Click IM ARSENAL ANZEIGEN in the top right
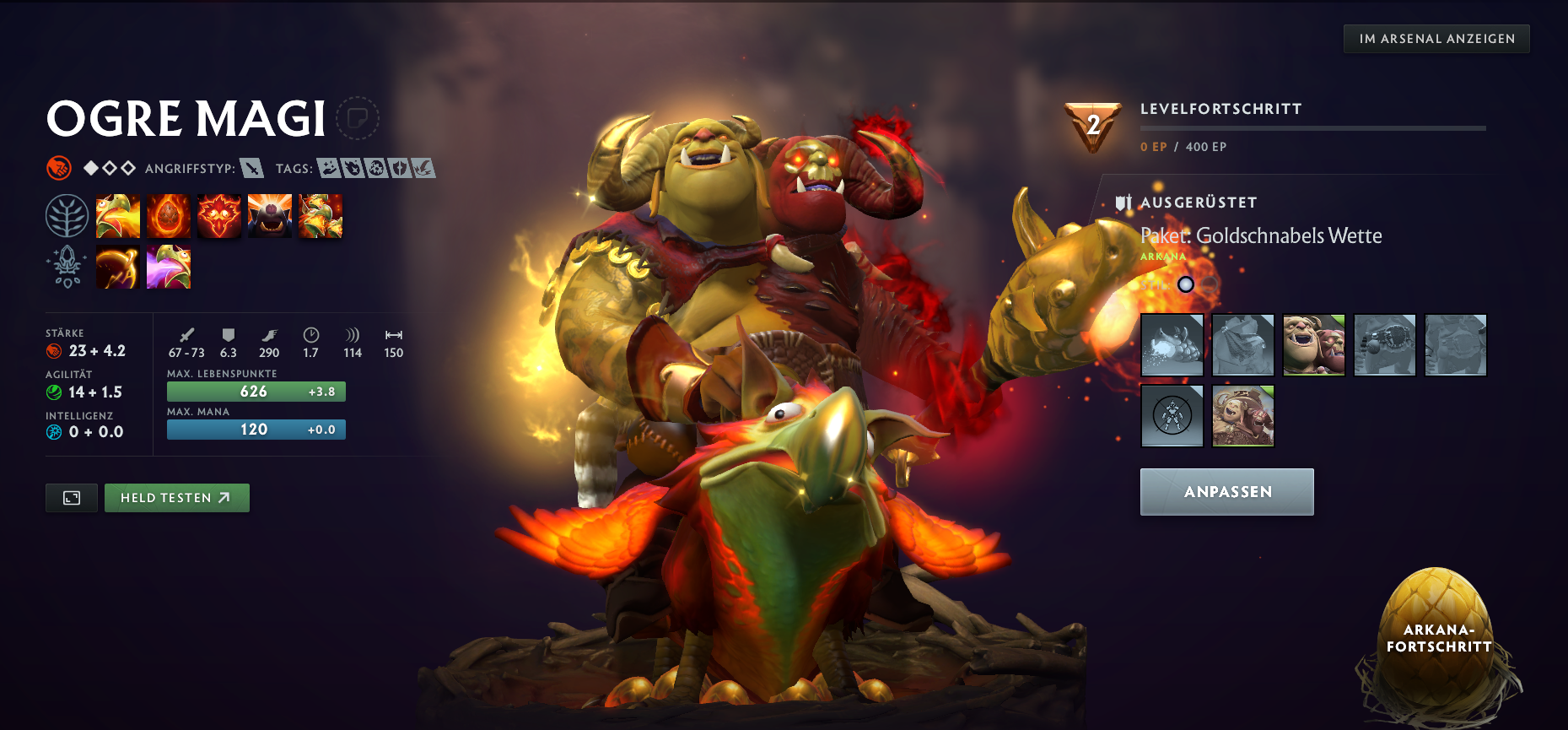The height and width of the screenshot is (730, 1568). pyautogui.click(x=1436, y=38)
